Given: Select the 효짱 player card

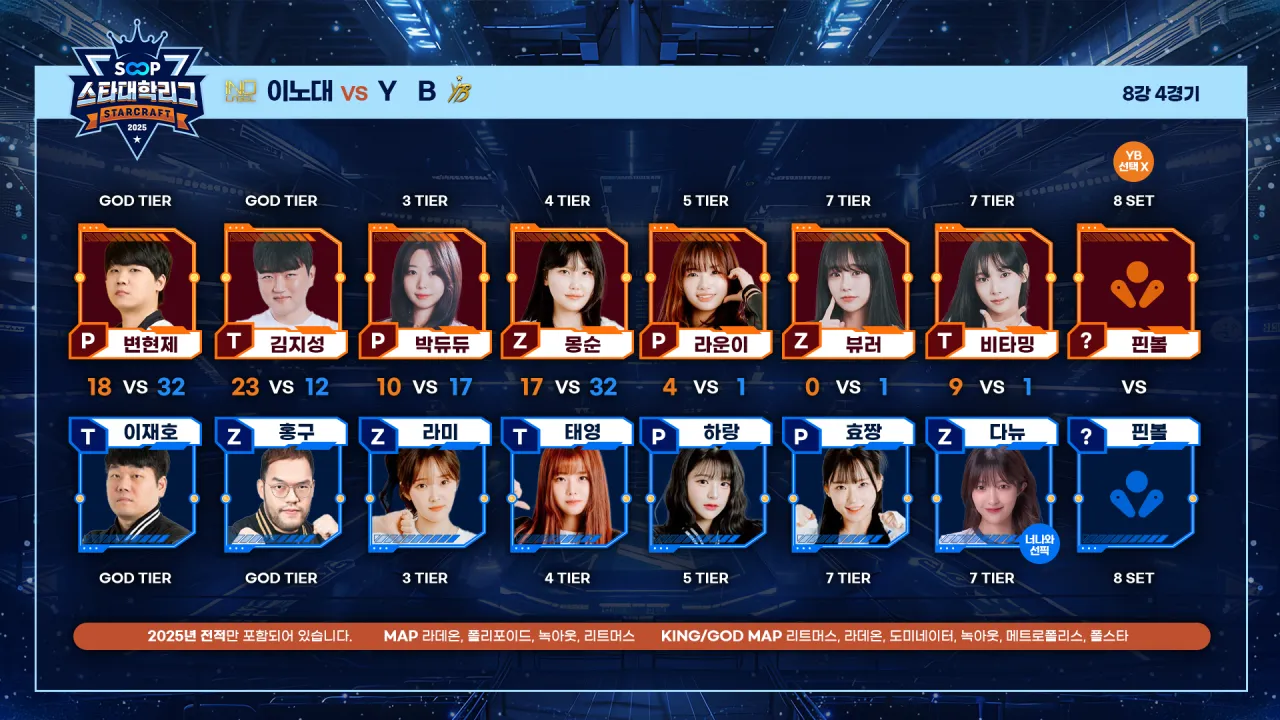Looking at the screenshot, I should 850,484.
